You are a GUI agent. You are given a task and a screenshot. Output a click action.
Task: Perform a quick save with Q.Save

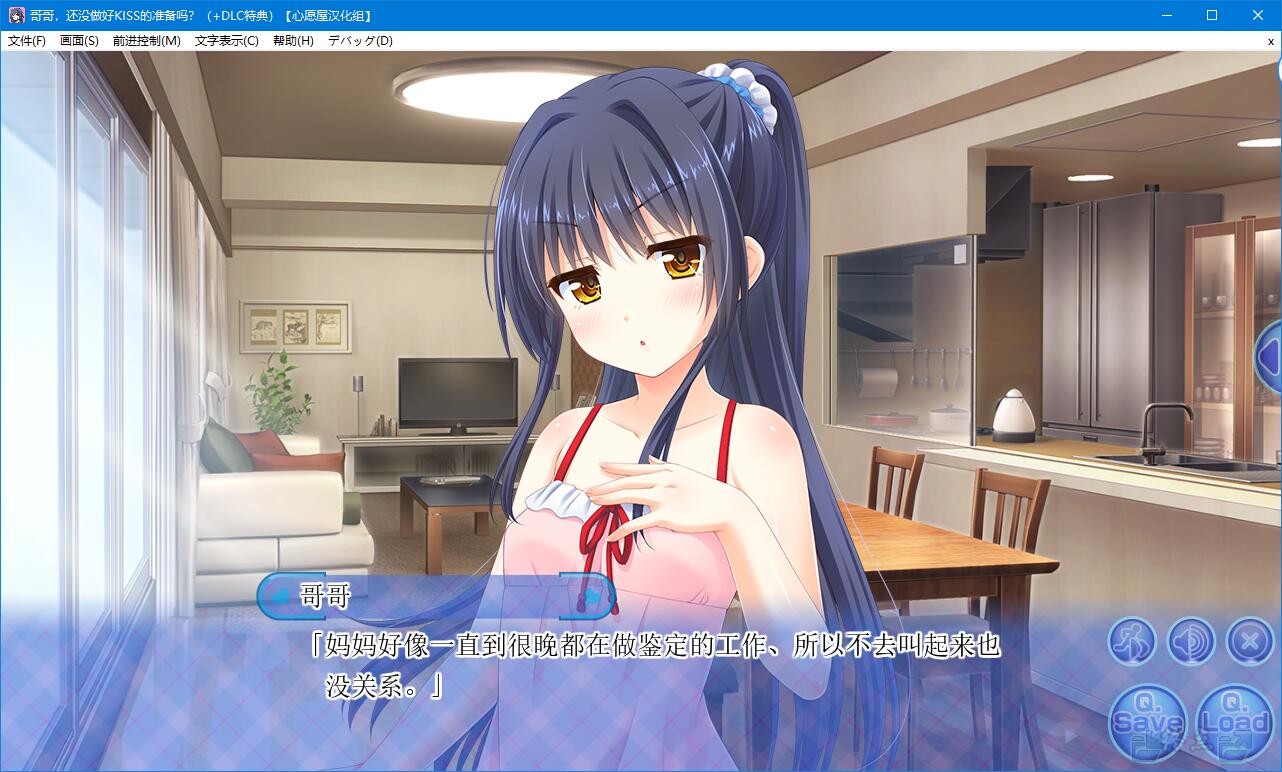click(1146, 720)
